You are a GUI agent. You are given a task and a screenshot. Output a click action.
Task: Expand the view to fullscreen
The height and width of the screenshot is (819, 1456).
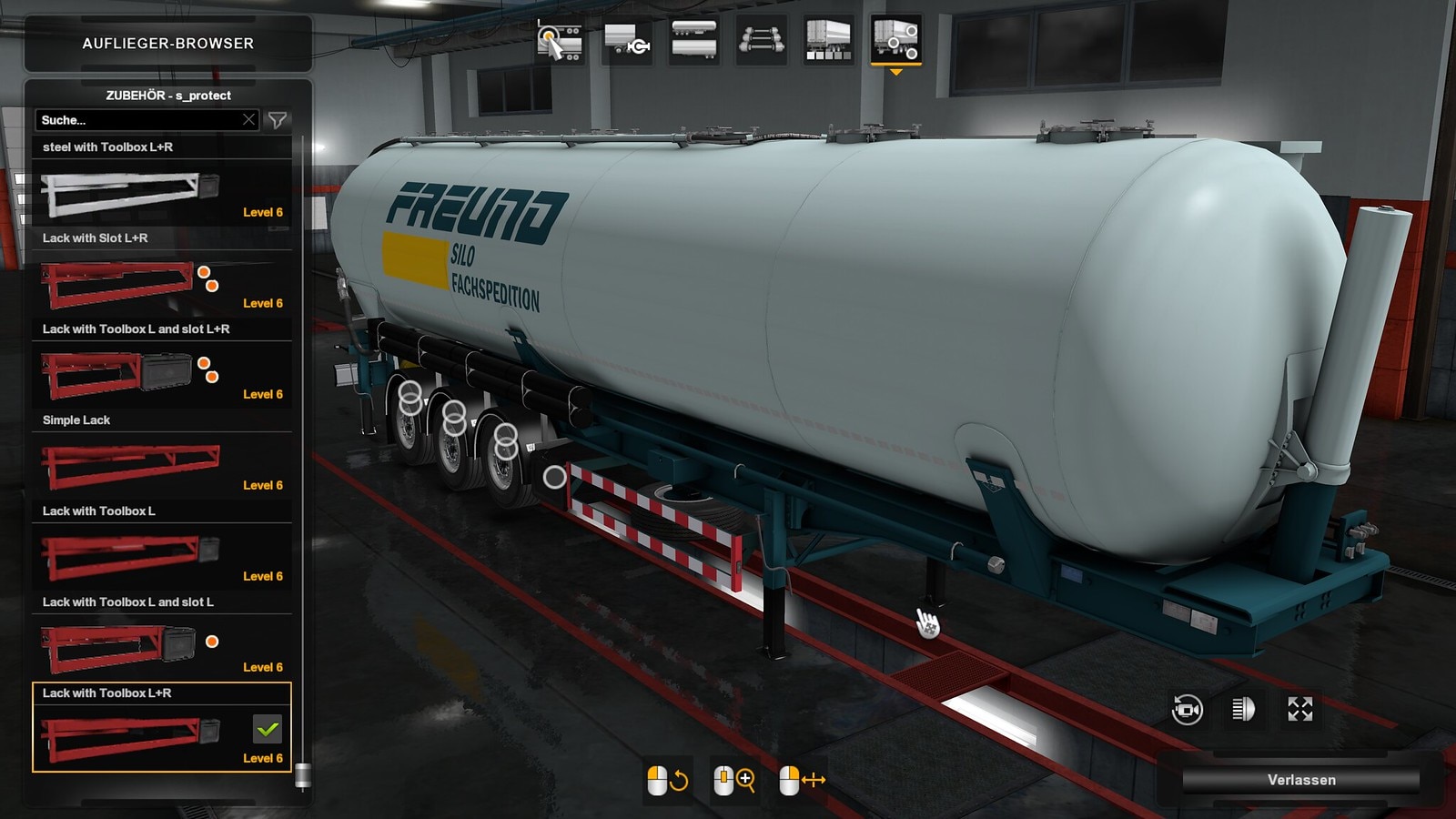click(x=1300, y=709)
